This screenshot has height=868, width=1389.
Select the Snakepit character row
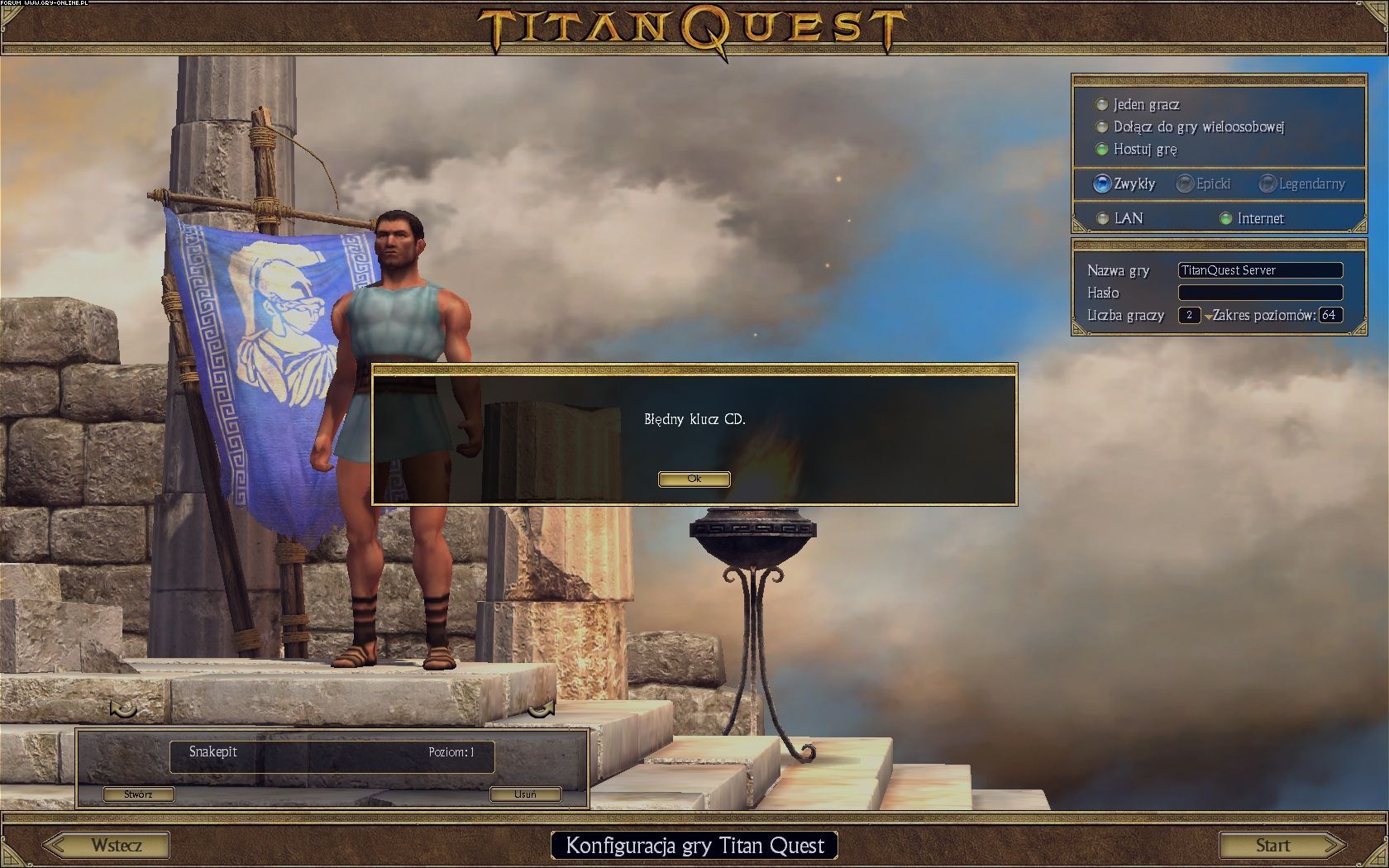point(332,756)
